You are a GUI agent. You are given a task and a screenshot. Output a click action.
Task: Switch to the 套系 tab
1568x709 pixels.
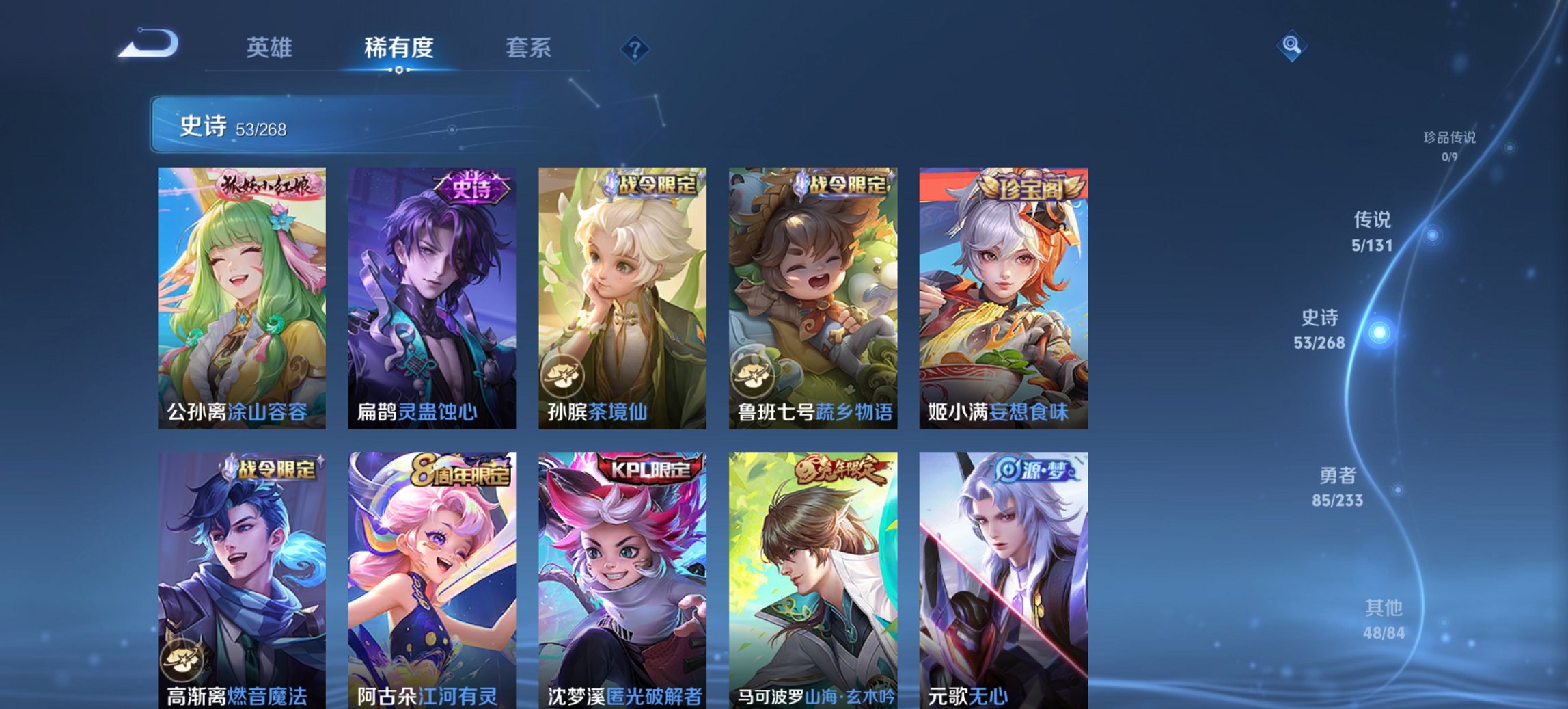tap(527, 48)
